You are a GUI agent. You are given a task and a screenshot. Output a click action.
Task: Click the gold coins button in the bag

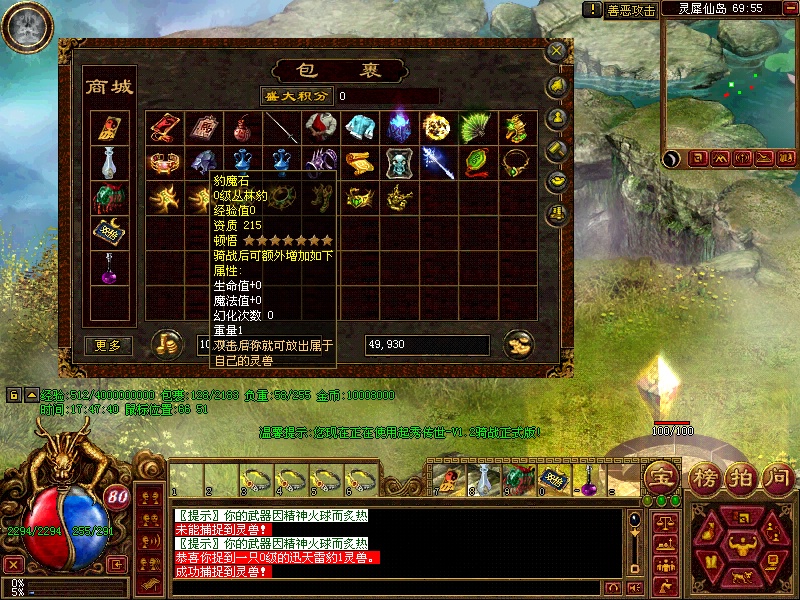166,345
